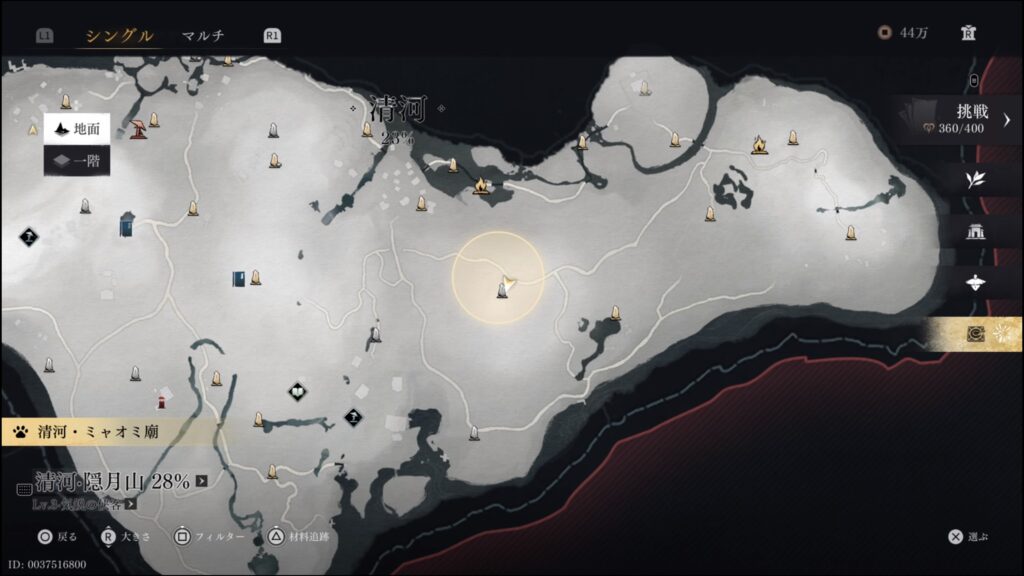Choose the leaf sprig category icon
Image resolution: width=1024 pixels, height=576 pixels.
[x=975, y=180]
